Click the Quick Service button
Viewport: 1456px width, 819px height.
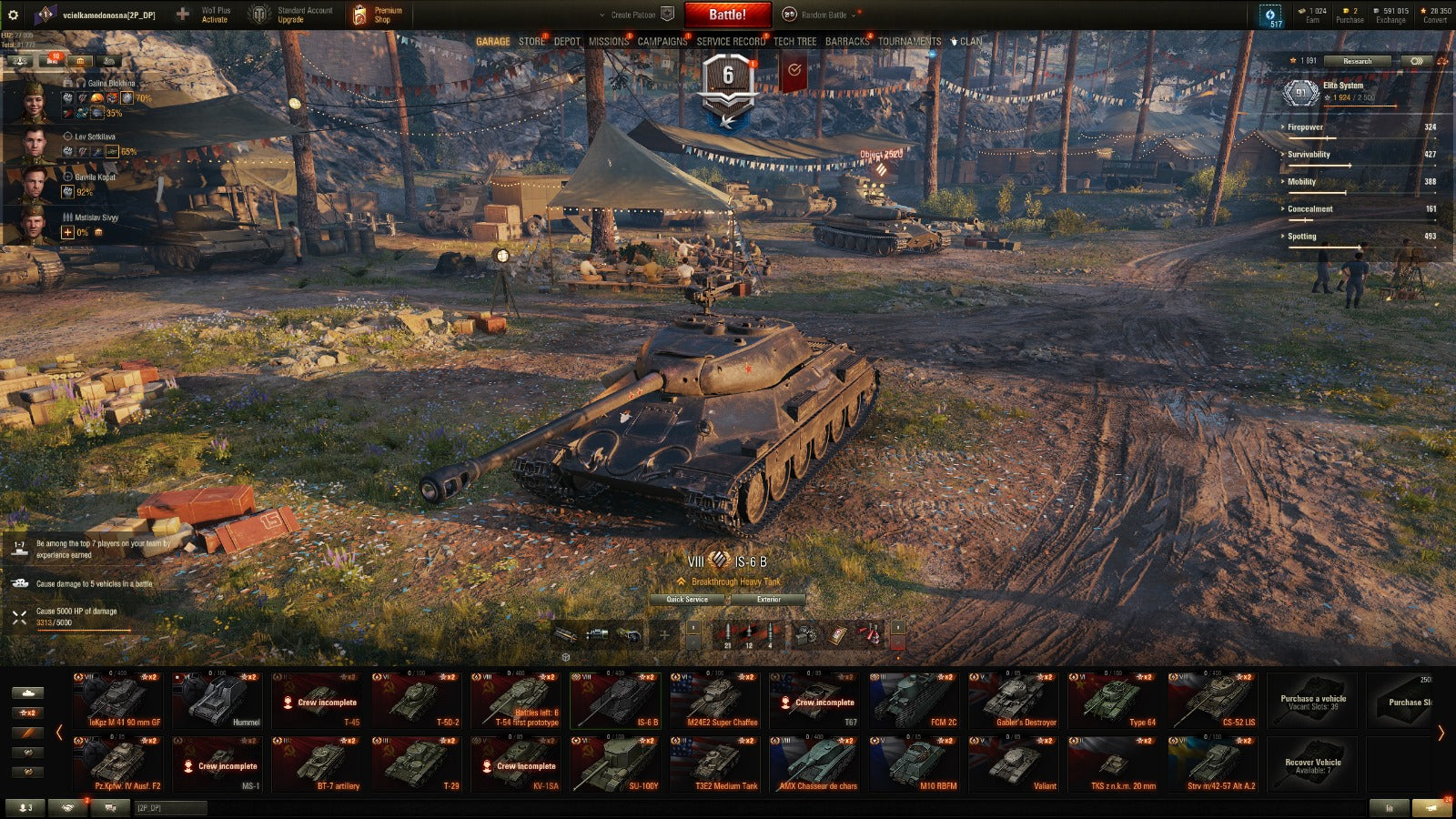pos(687,600)
